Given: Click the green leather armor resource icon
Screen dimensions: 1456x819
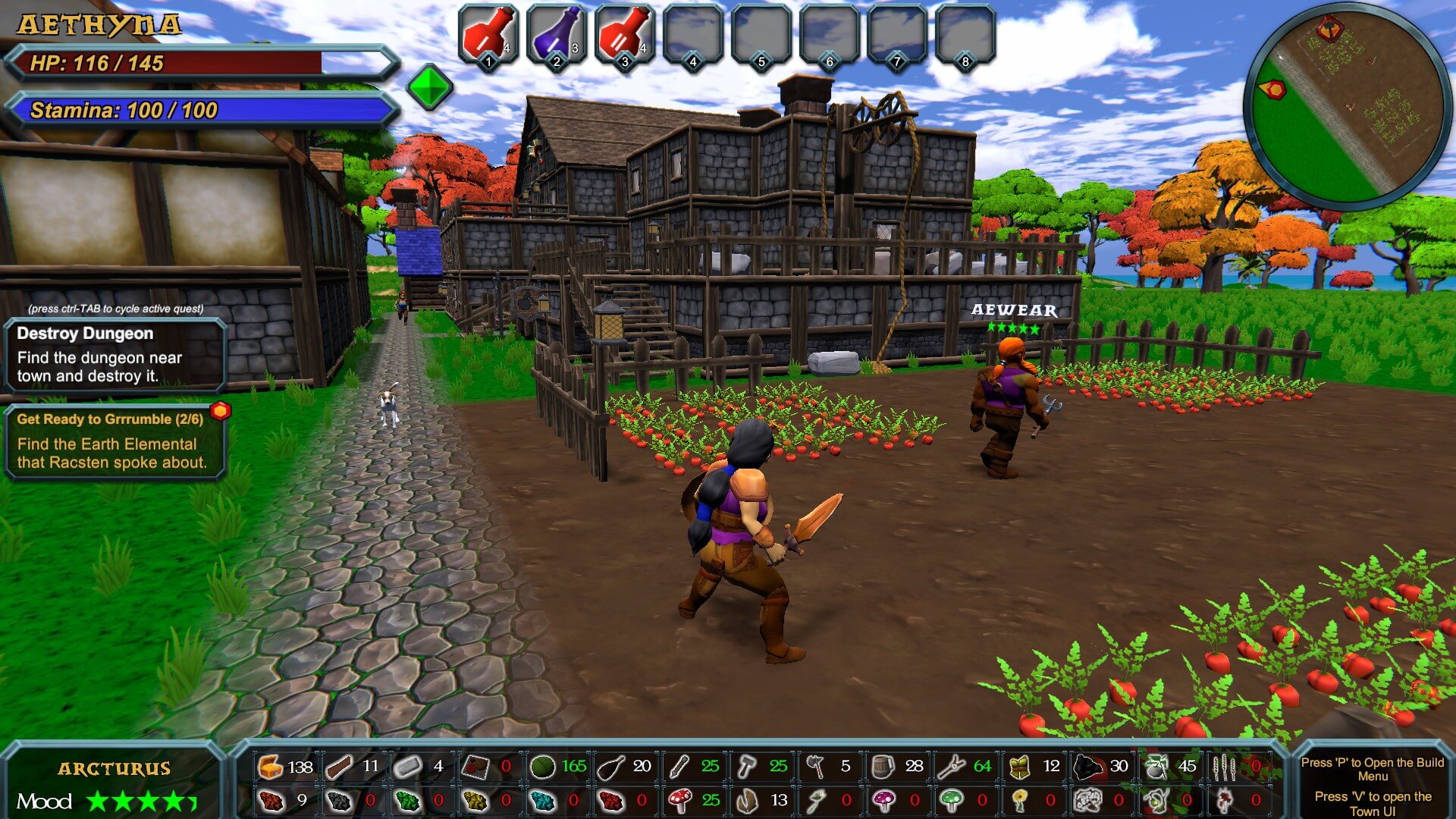Looking at the screenshot, I should [x=1019, y=767].
